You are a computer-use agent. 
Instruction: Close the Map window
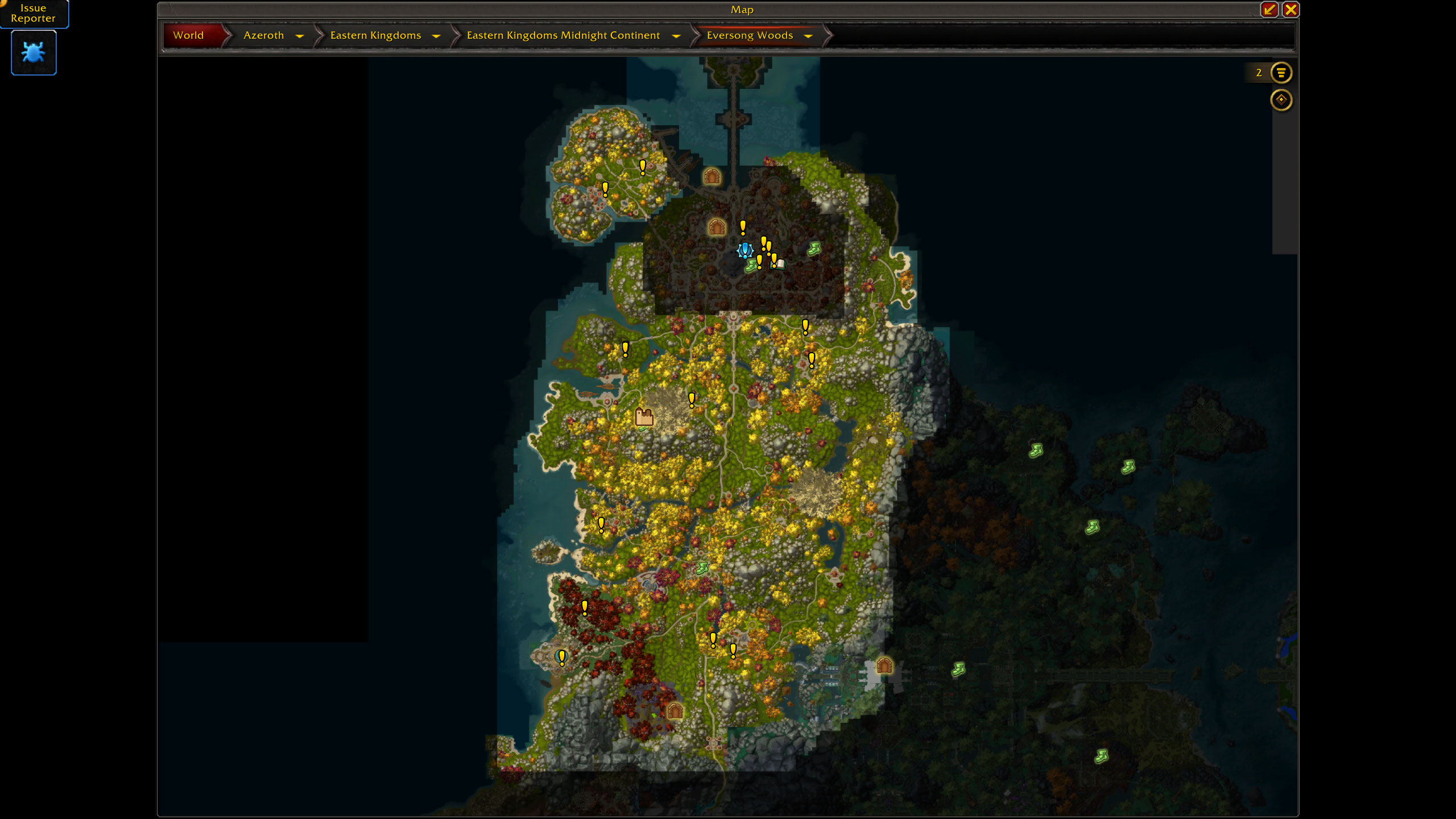(x=1290, y=10)
